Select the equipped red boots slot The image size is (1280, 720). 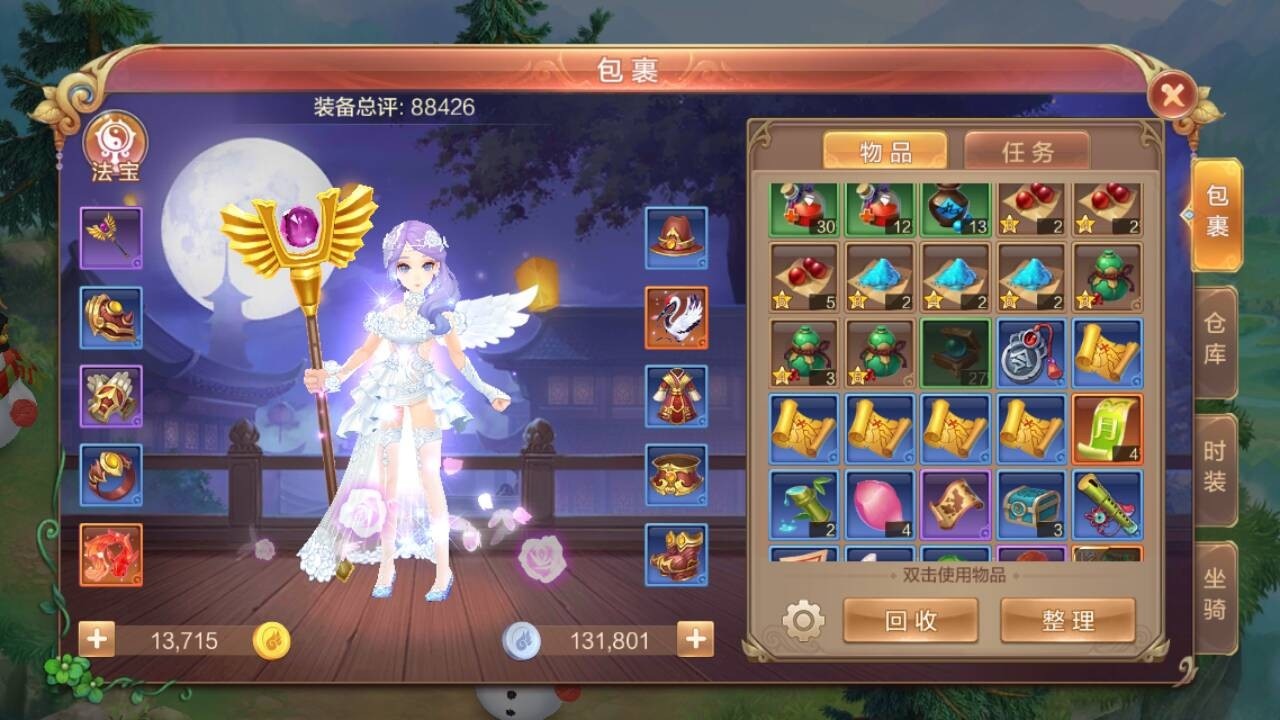point(676,555)
